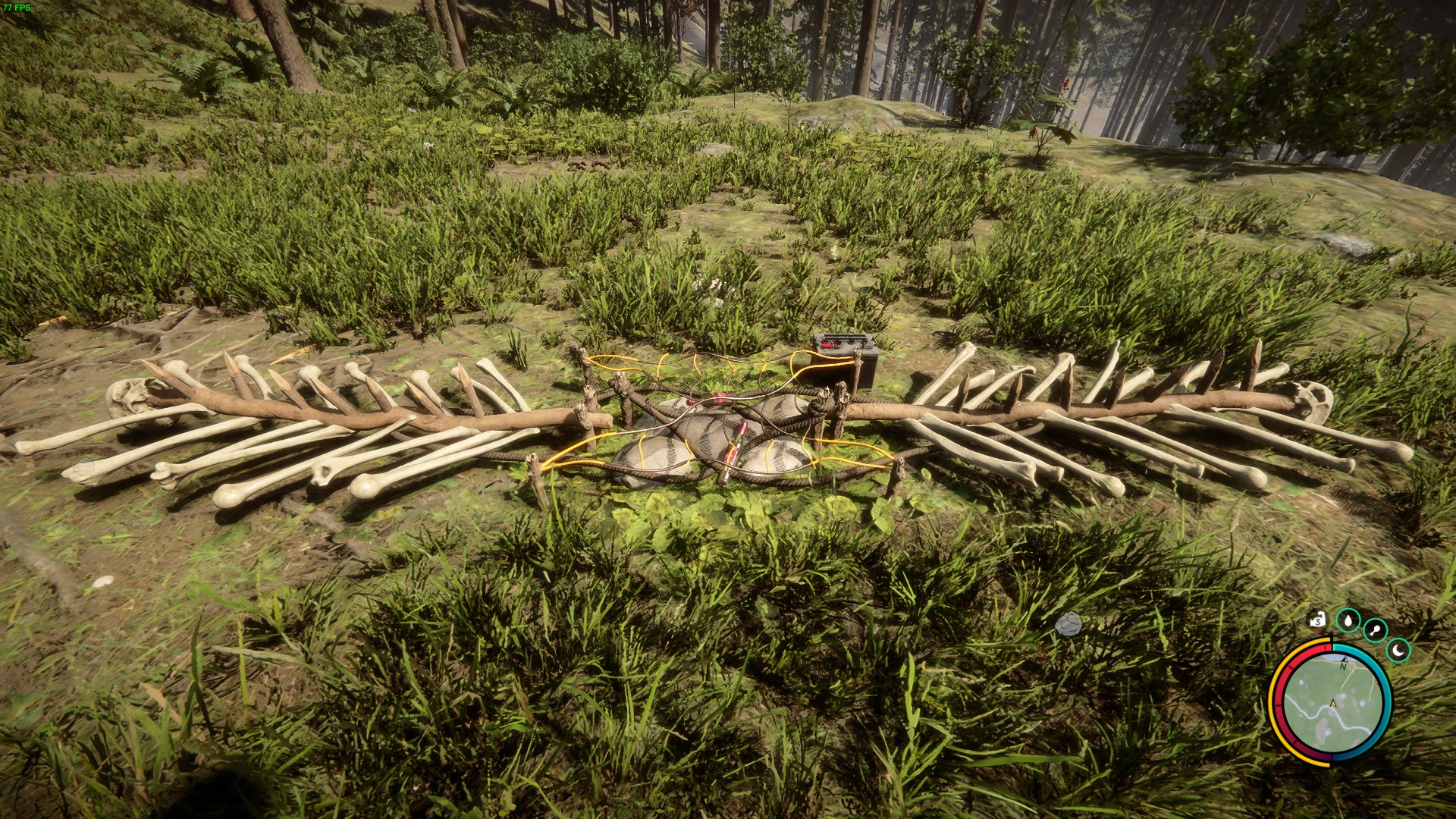Image resolution: width=1456 pixels, height=819 pixels.
Task: Select the crescent moon rest icon
Action: [x=1398, y=650]
